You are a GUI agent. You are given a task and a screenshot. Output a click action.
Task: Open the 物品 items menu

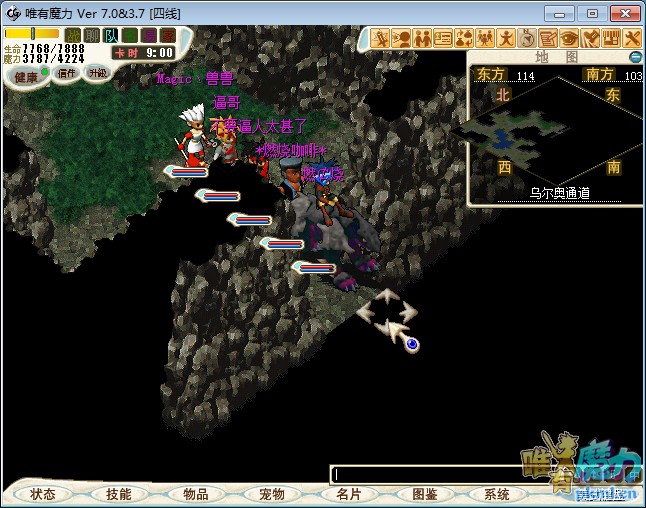pyautogui.click(x=195, y=494)
